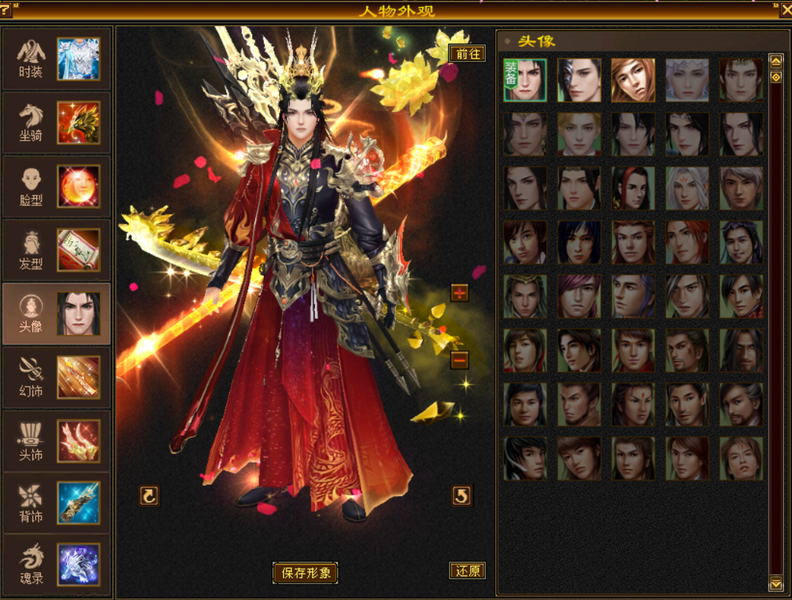Click the 还原 restore button
This screenshot has width=792, height=600.
point(468,571)
